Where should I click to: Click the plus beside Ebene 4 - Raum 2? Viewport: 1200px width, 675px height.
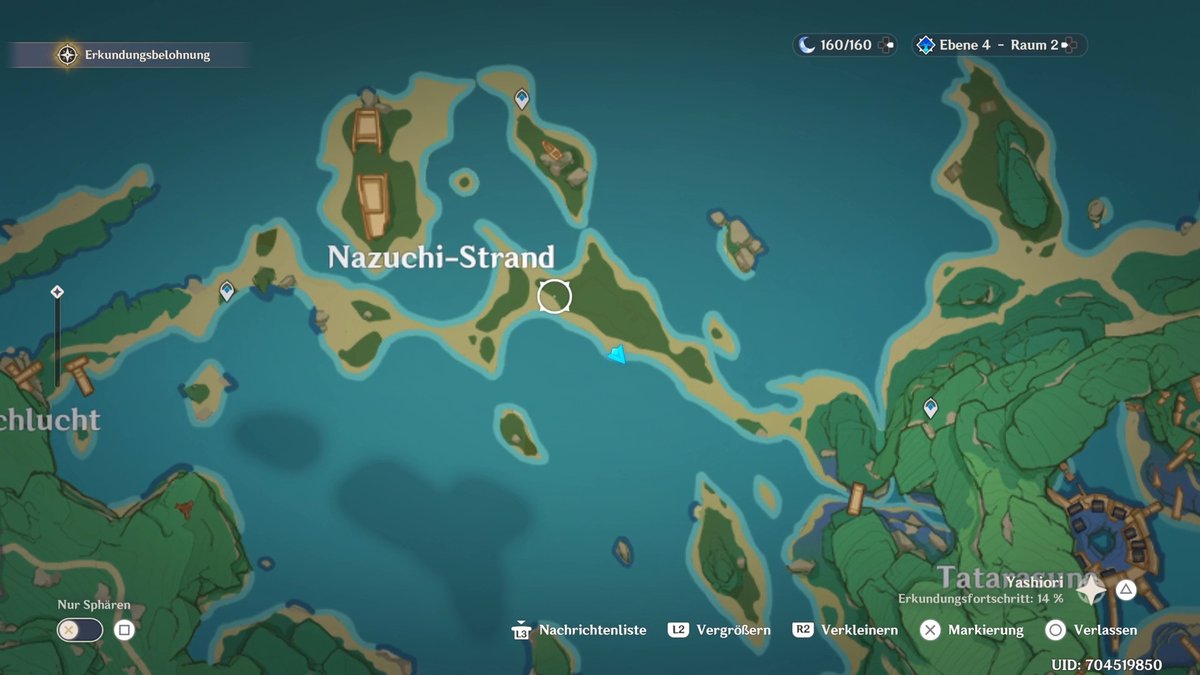click(1070, 45)
